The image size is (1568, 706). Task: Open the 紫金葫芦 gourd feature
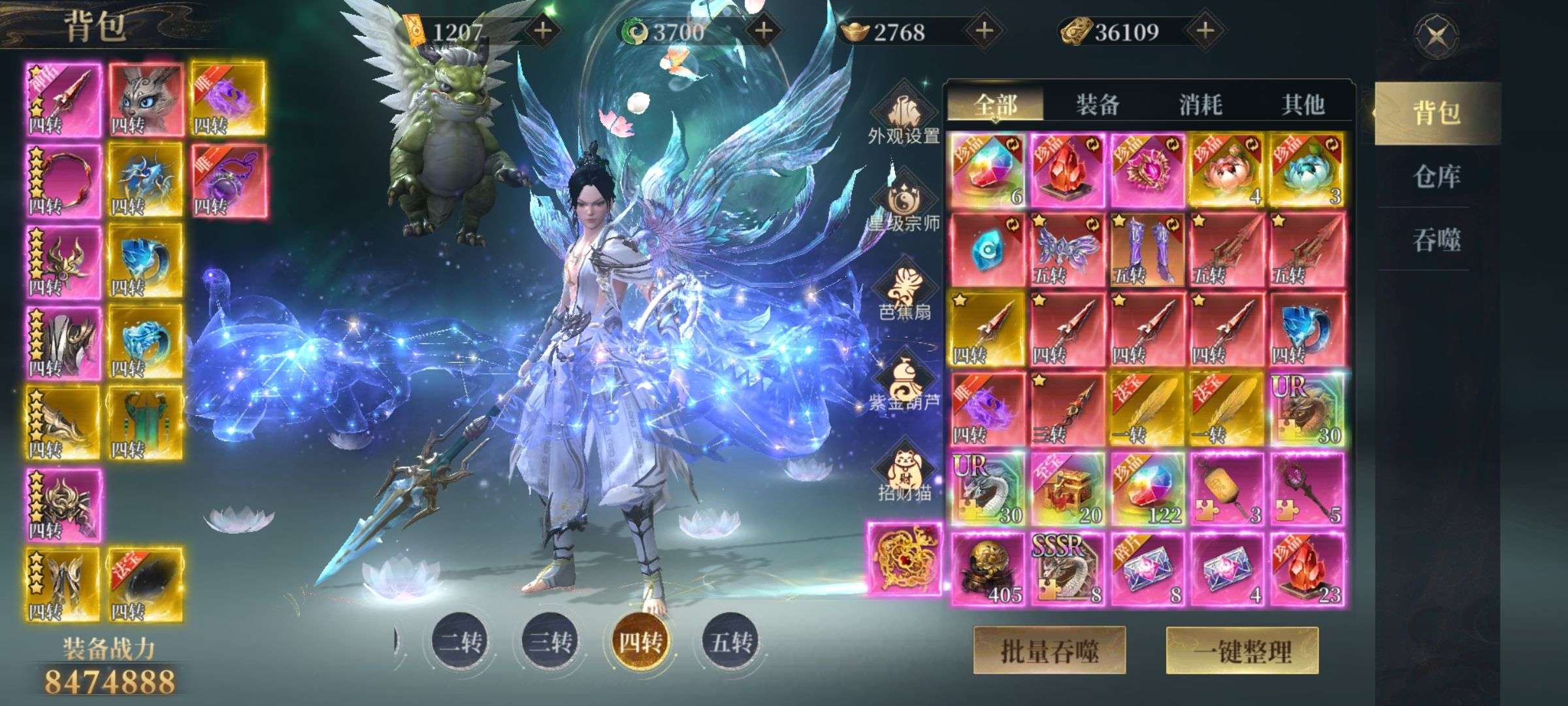(x=904, y=384)
